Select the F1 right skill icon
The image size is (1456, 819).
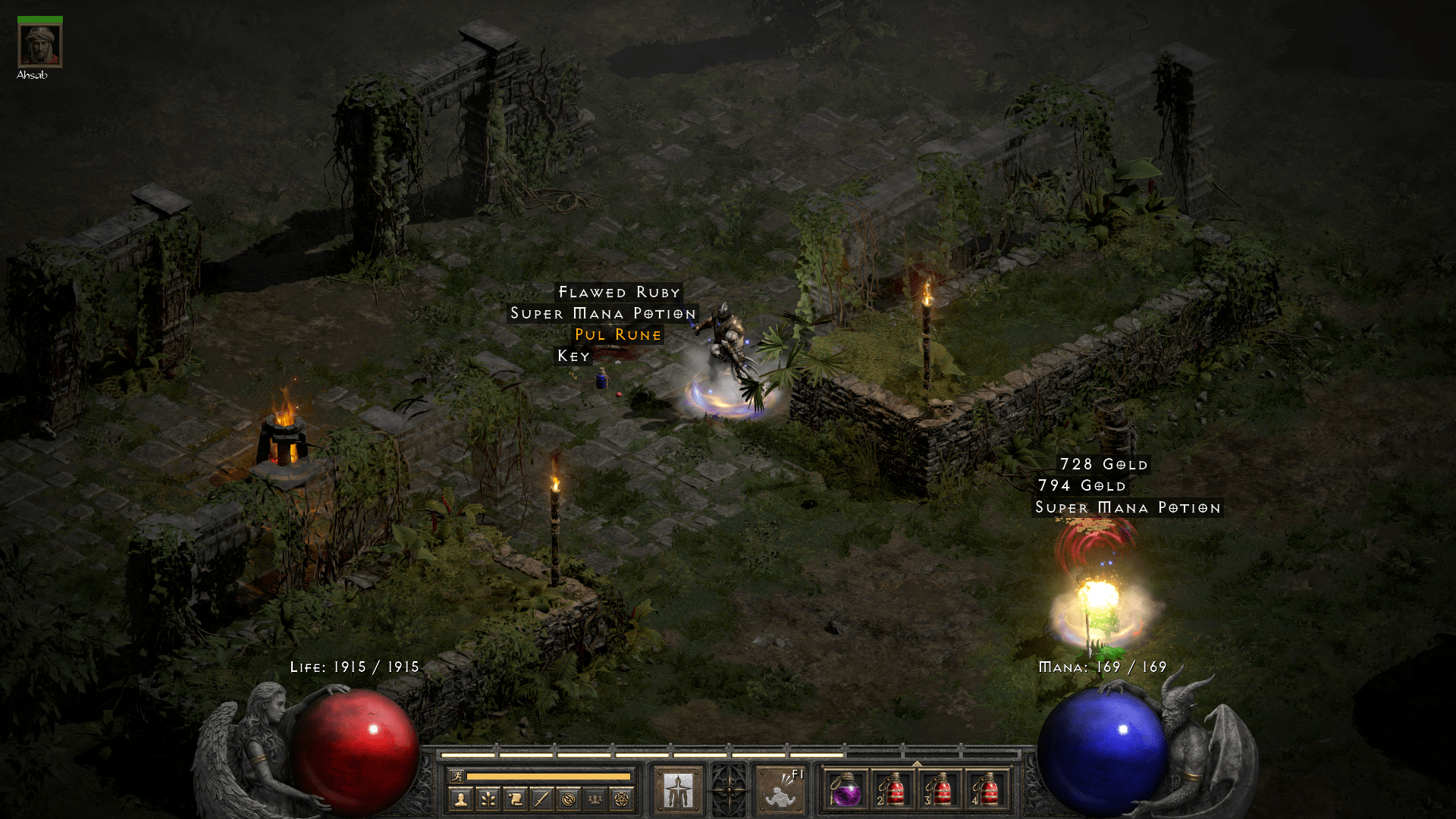[x=780, y=792]
